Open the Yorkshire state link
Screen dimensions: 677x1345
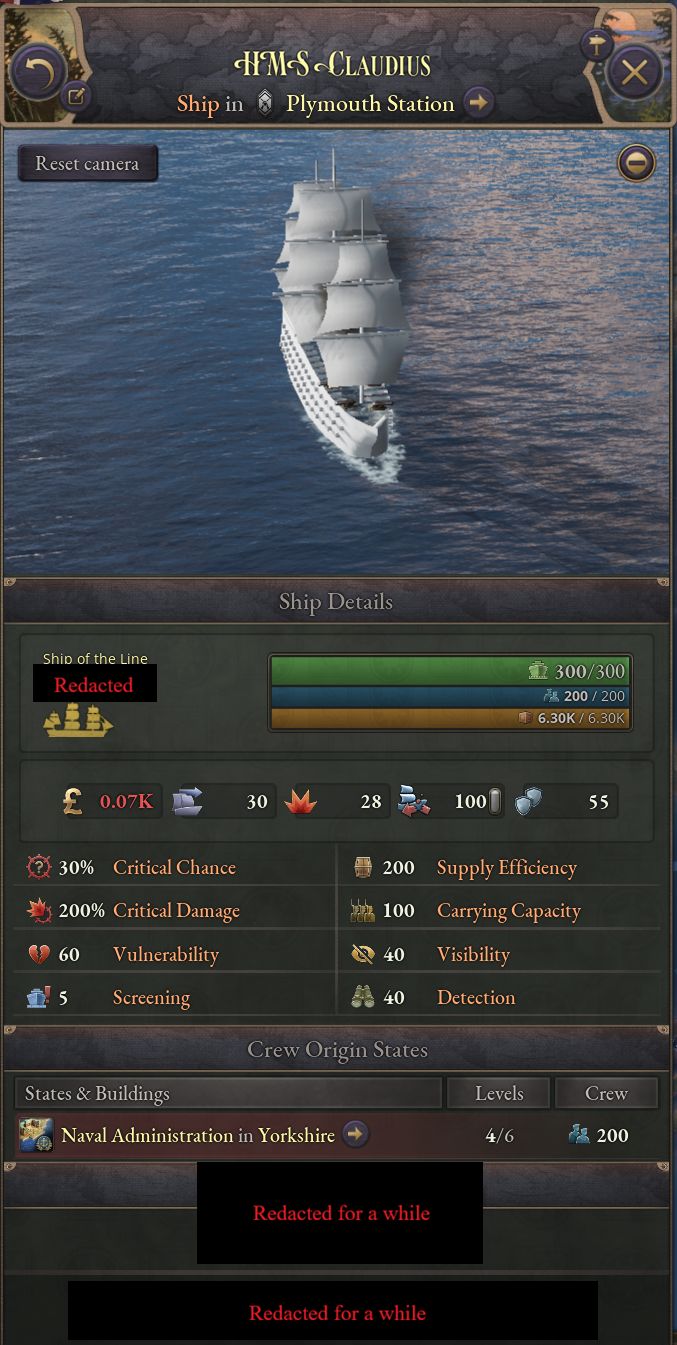(x=296, y=1135)
